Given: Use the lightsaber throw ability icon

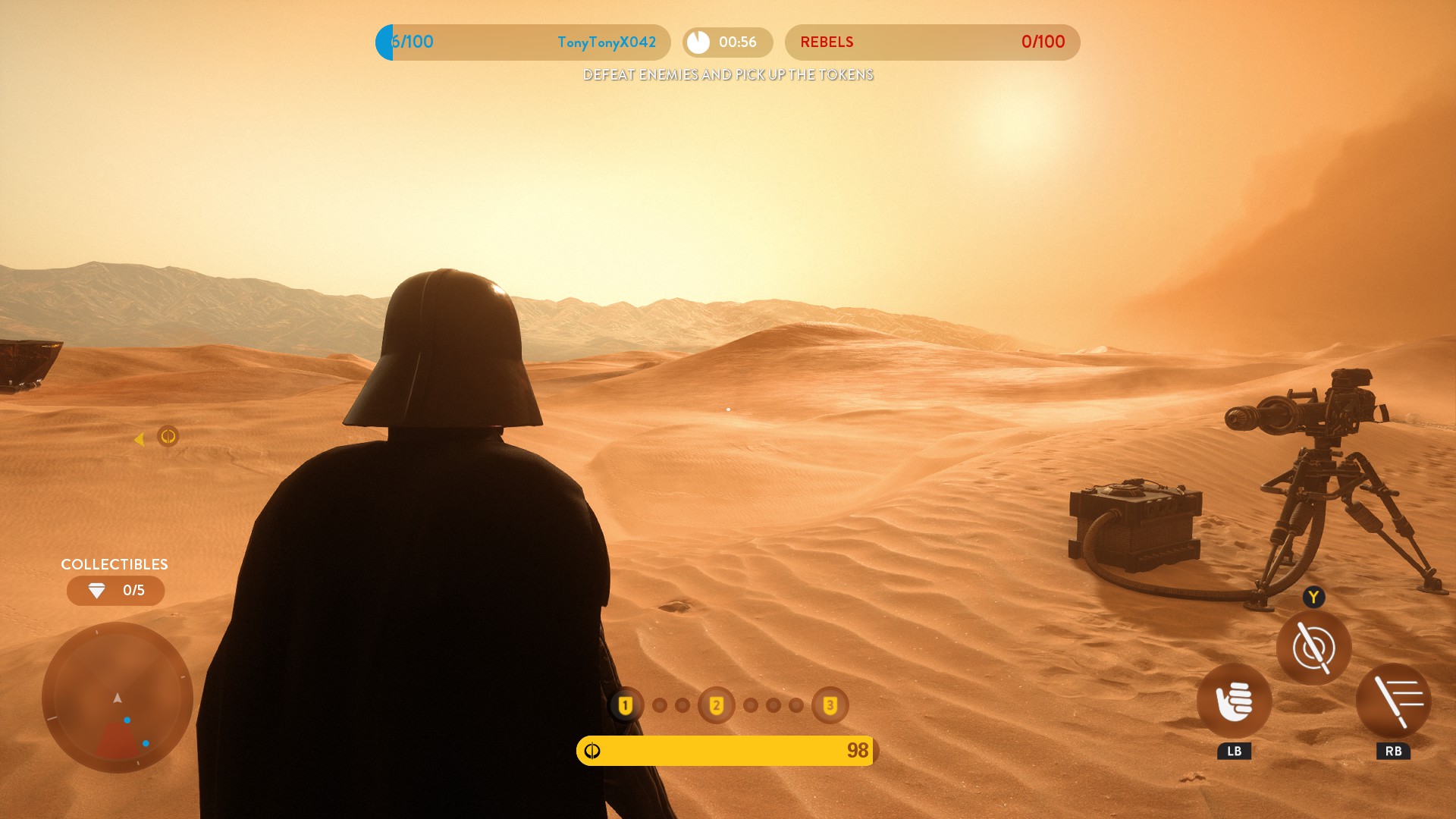Looking at the screenshot, I should point(1313,648).
